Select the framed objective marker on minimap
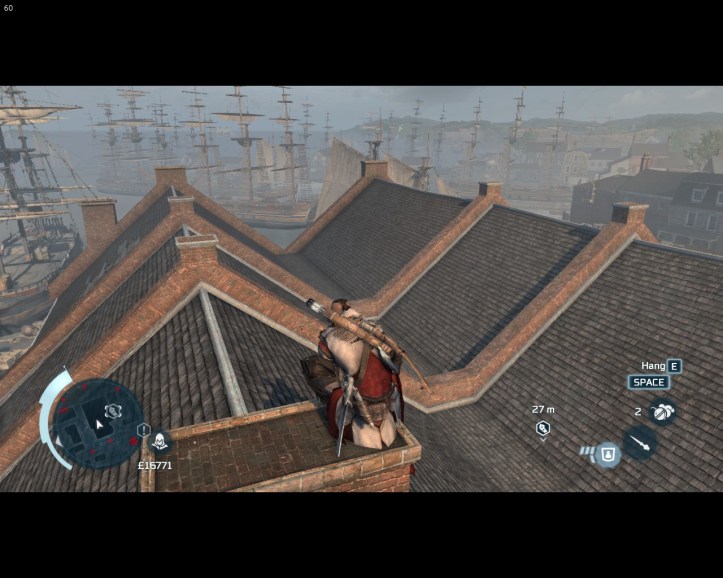 coord(112,411)
